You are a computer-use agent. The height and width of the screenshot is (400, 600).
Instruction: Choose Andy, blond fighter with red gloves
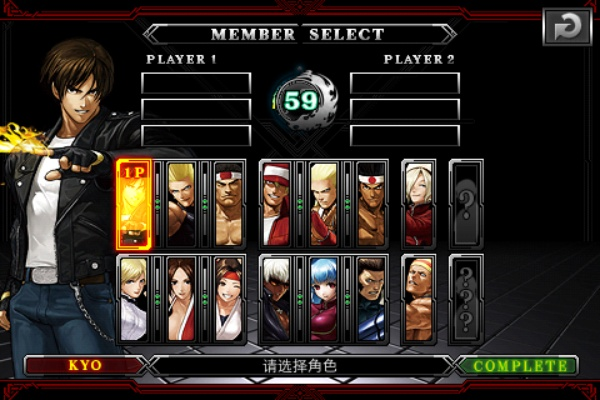[x=324, y=204]
